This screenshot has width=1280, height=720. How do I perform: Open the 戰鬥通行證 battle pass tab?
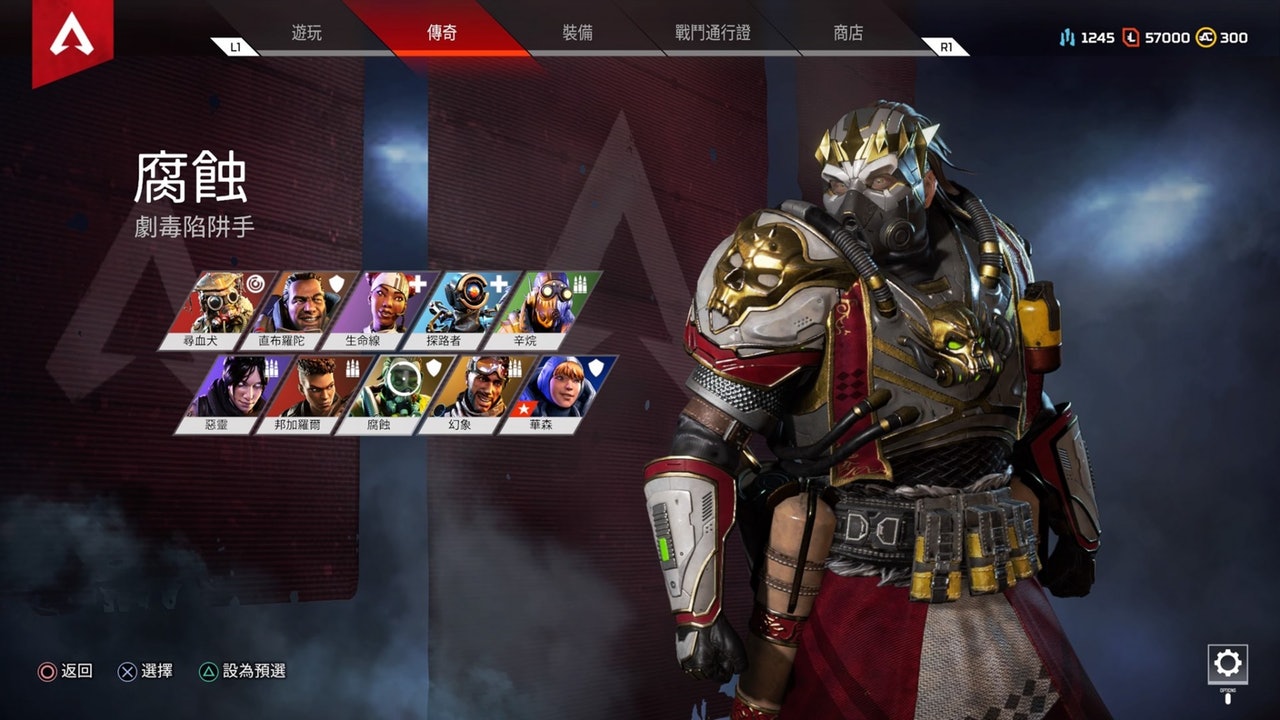712,33
